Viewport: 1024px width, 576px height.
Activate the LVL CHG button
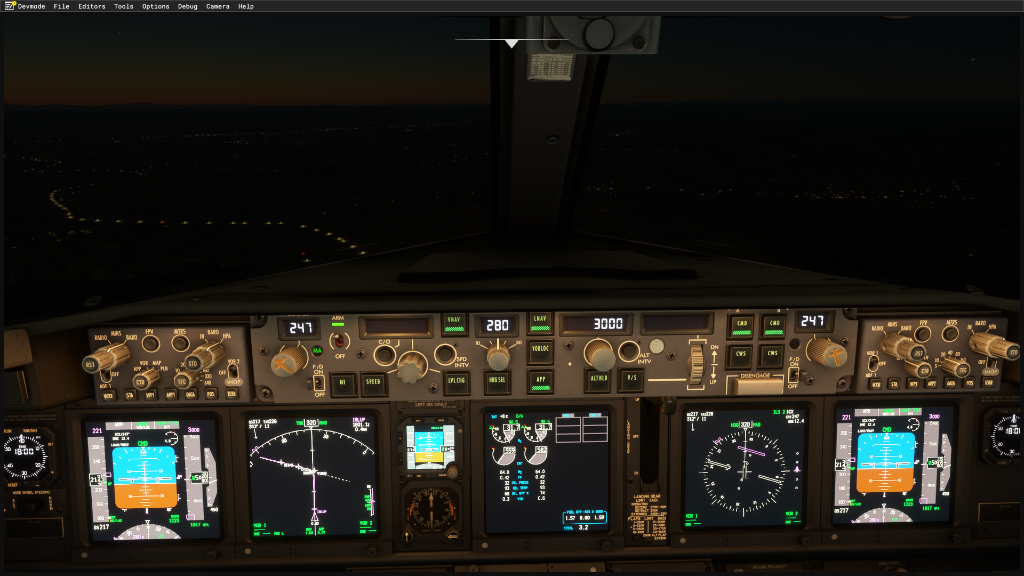(x=456, y=381)
